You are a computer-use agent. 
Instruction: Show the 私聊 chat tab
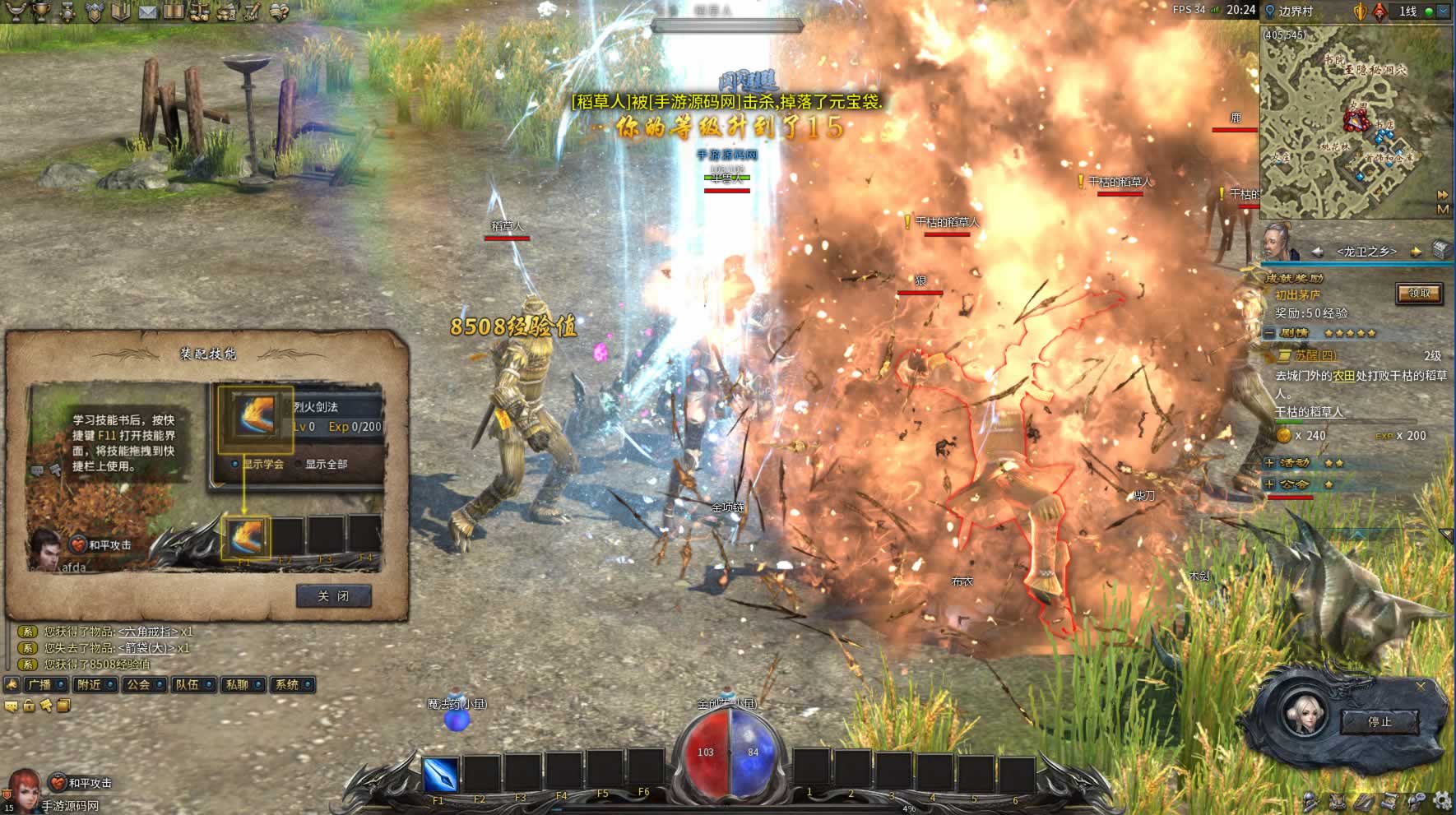tap(237, 684)
